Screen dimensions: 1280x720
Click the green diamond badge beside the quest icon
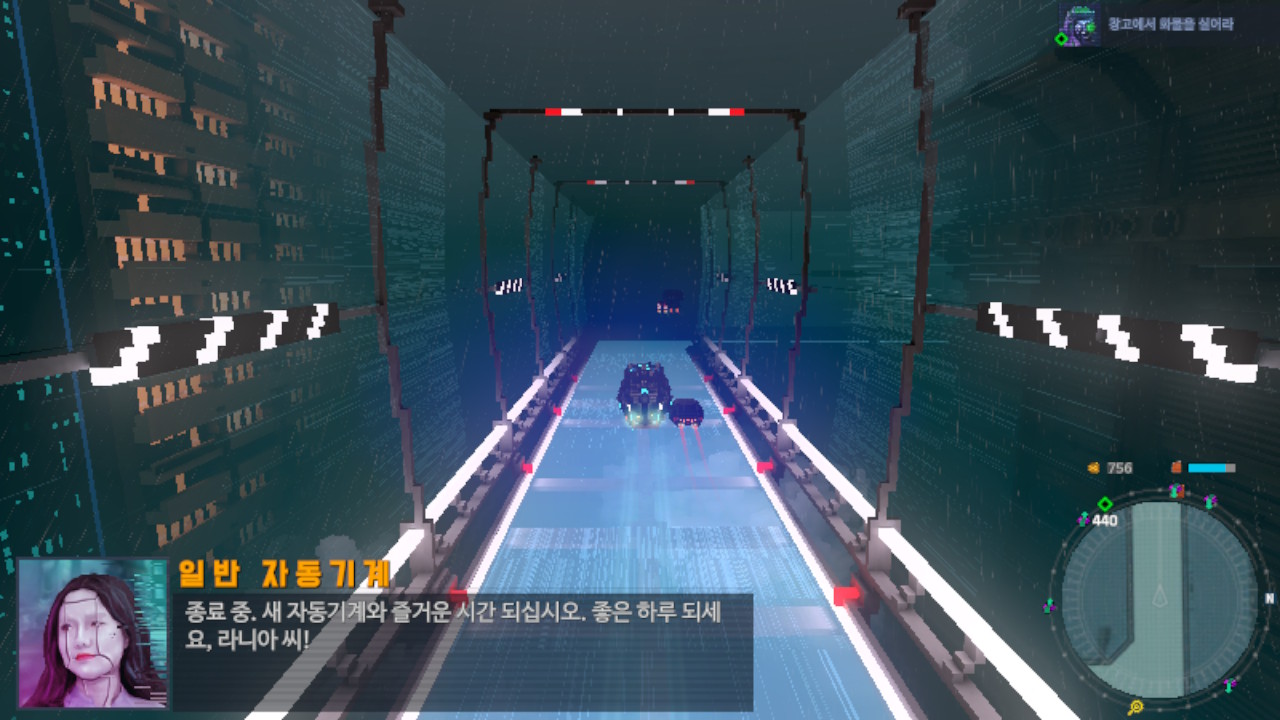pyautogui.click(x=1063, y=37)
